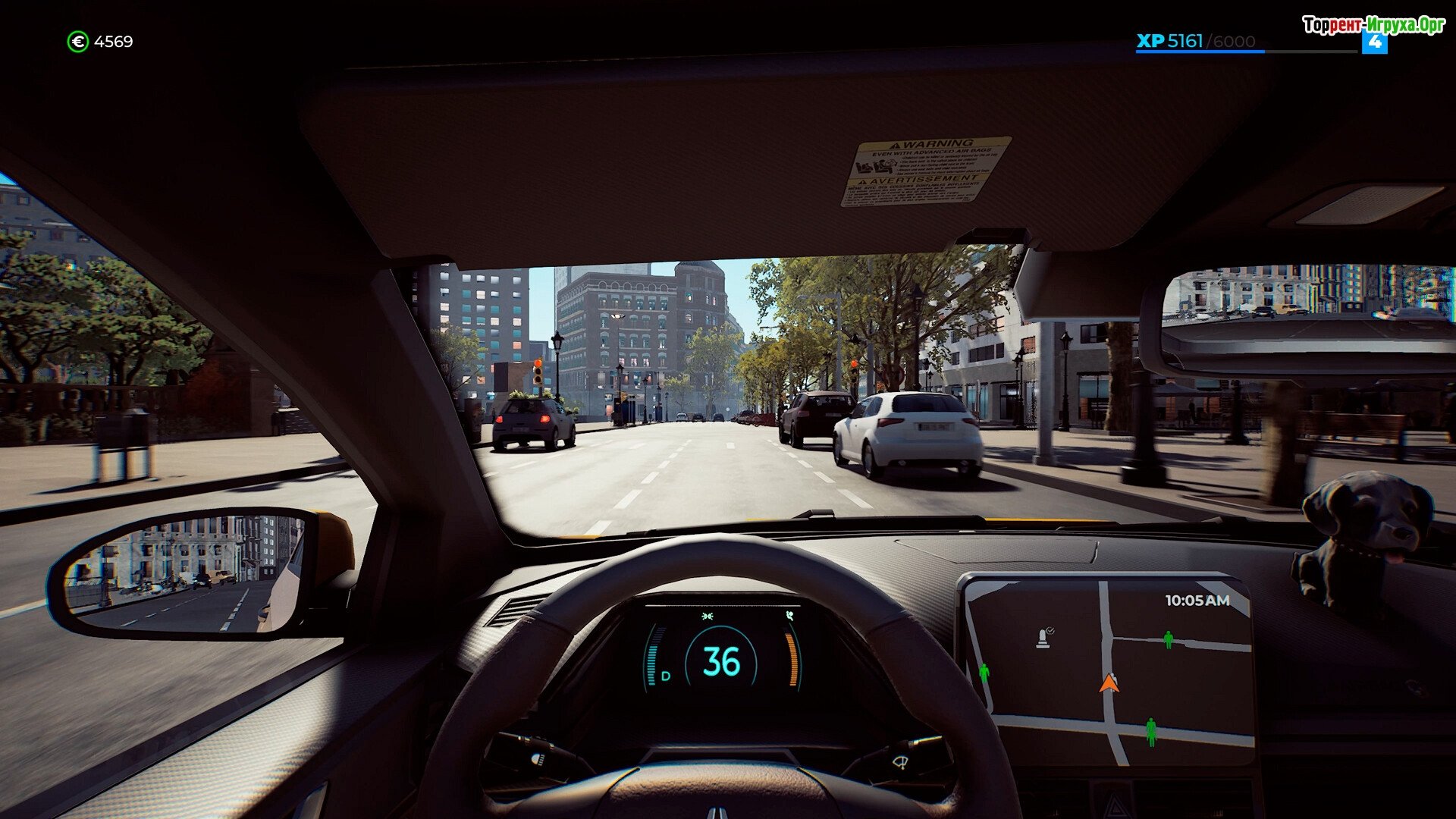Select the police siren marker on GPS
This screenshot has width=1456, height=819.
(x=1044, y=639)
